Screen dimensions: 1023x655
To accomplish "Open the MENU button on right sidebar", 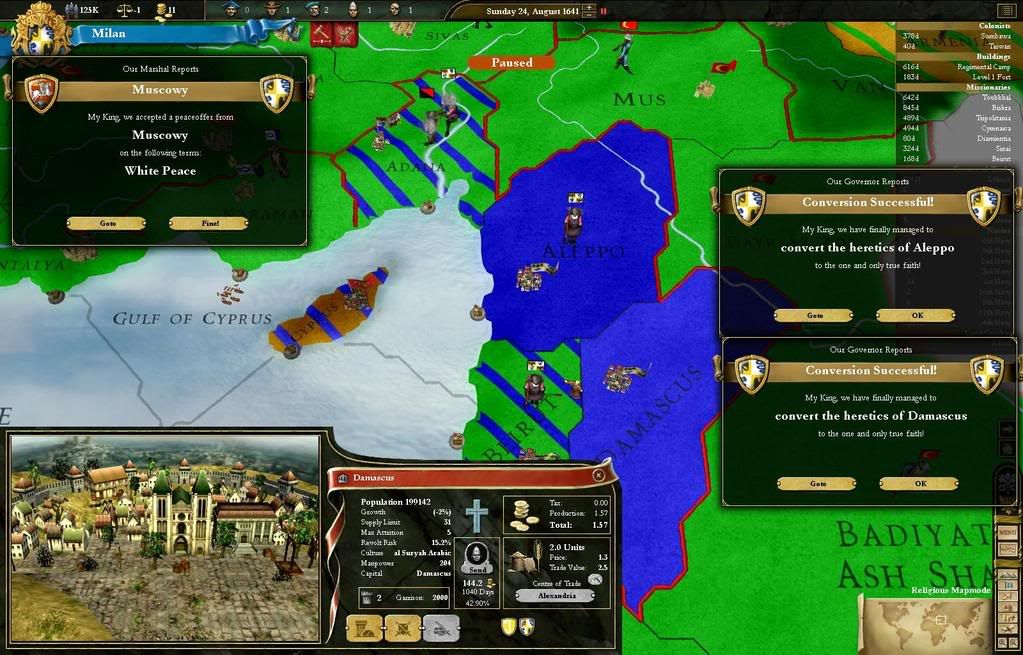I will pyautogui.click(x=1008, y=532).
